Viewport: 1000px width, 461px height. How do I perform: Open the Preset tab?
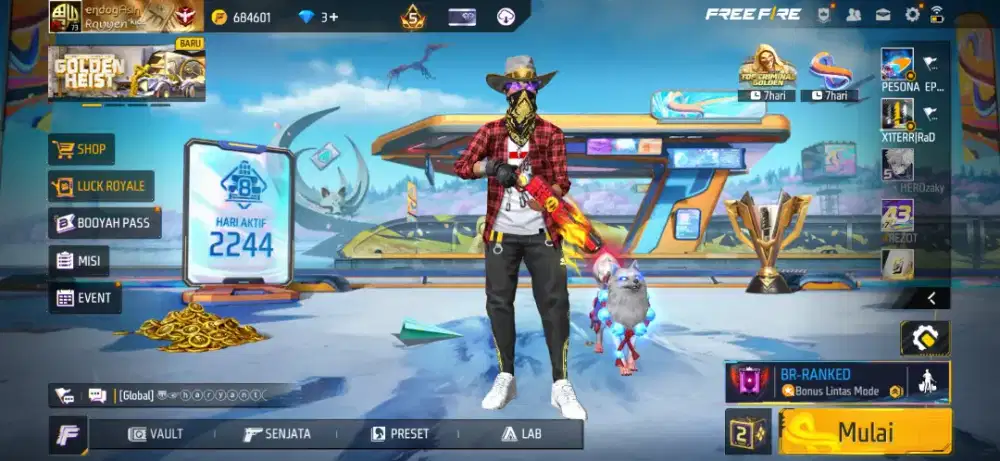pyautogui.click(x=400, y=434)
